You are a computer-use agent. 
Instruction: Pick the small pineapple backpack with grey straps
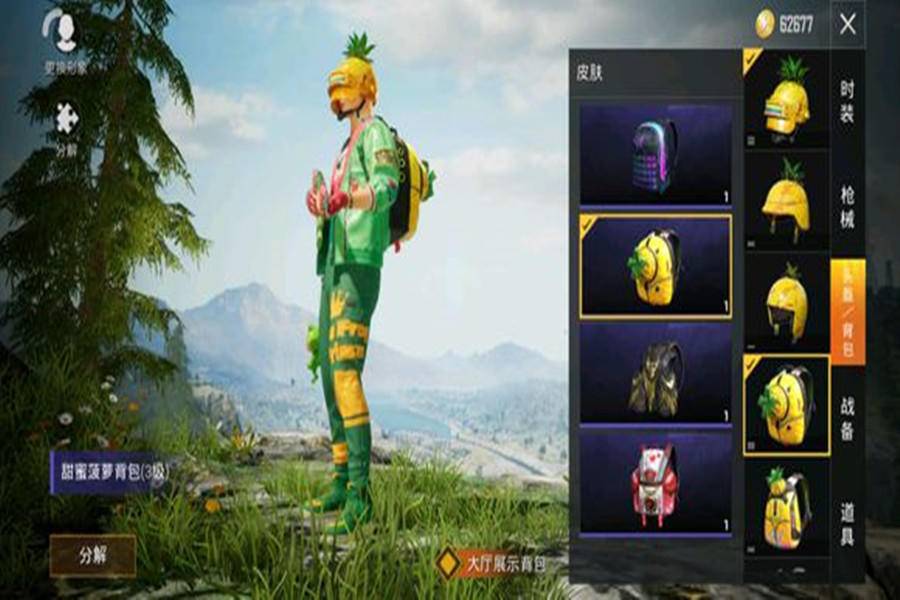tap(786, 508)
